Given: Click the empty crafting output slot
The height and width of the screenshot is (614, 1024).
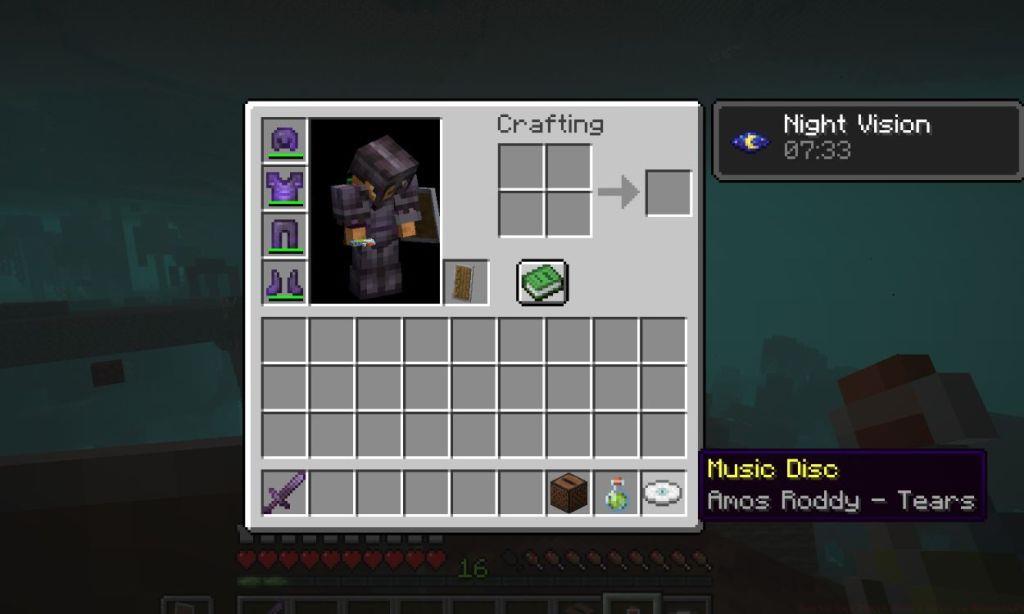Looking at the screenshot, I should 668,192.
